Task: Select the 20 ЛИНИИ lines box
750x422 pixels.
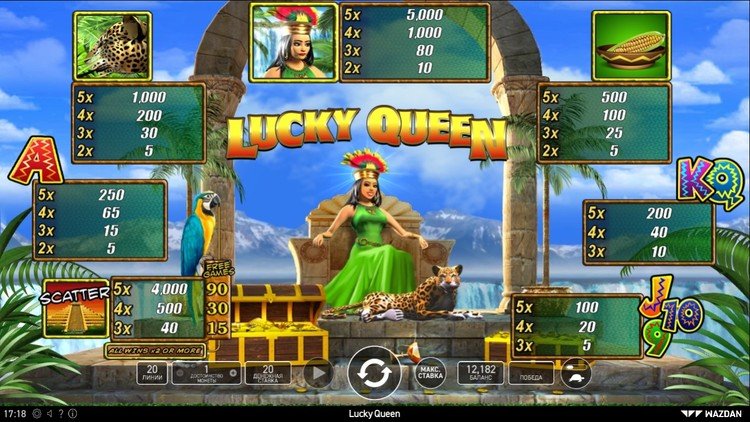Action: tap(151, 373)
